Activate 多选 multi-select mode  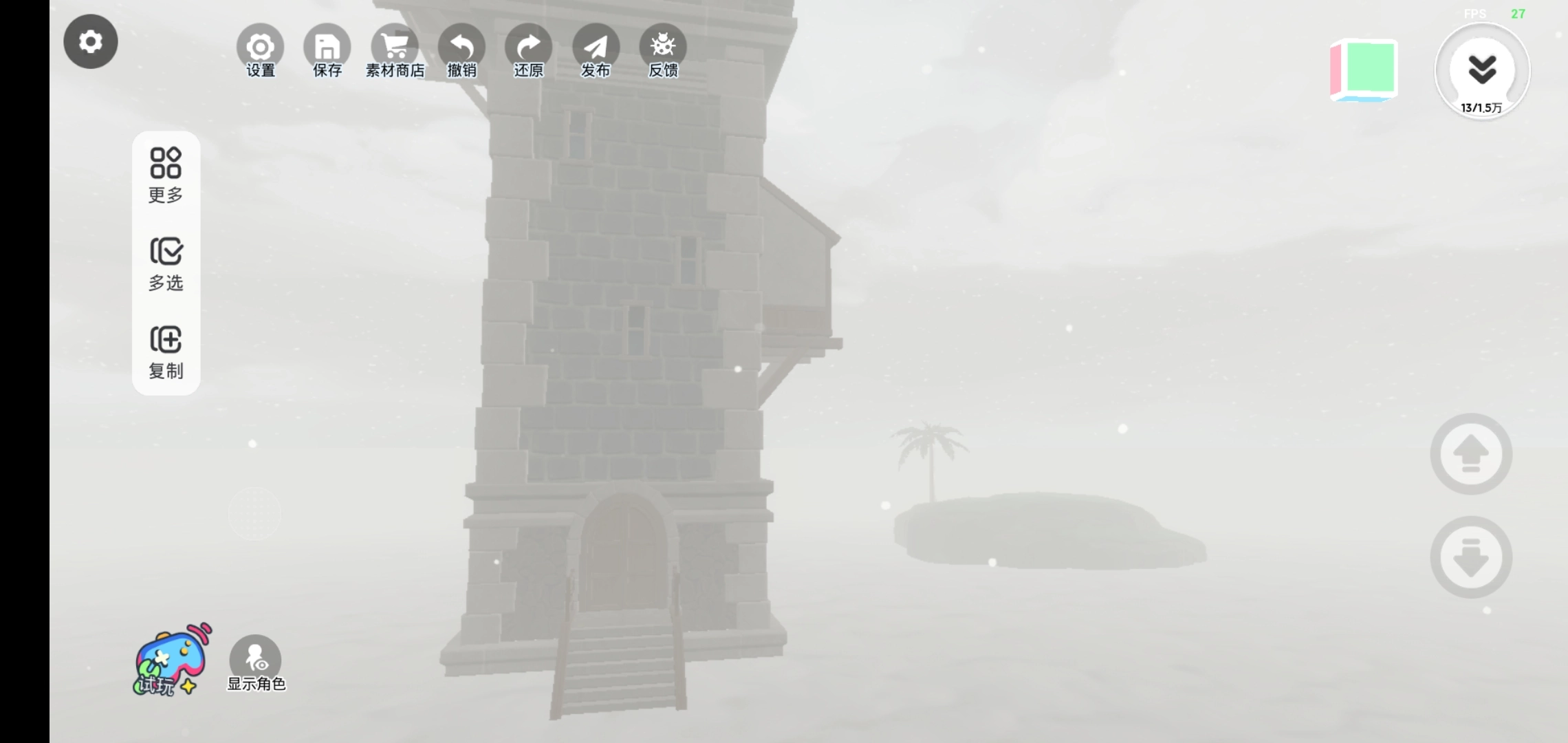[166, 263]
